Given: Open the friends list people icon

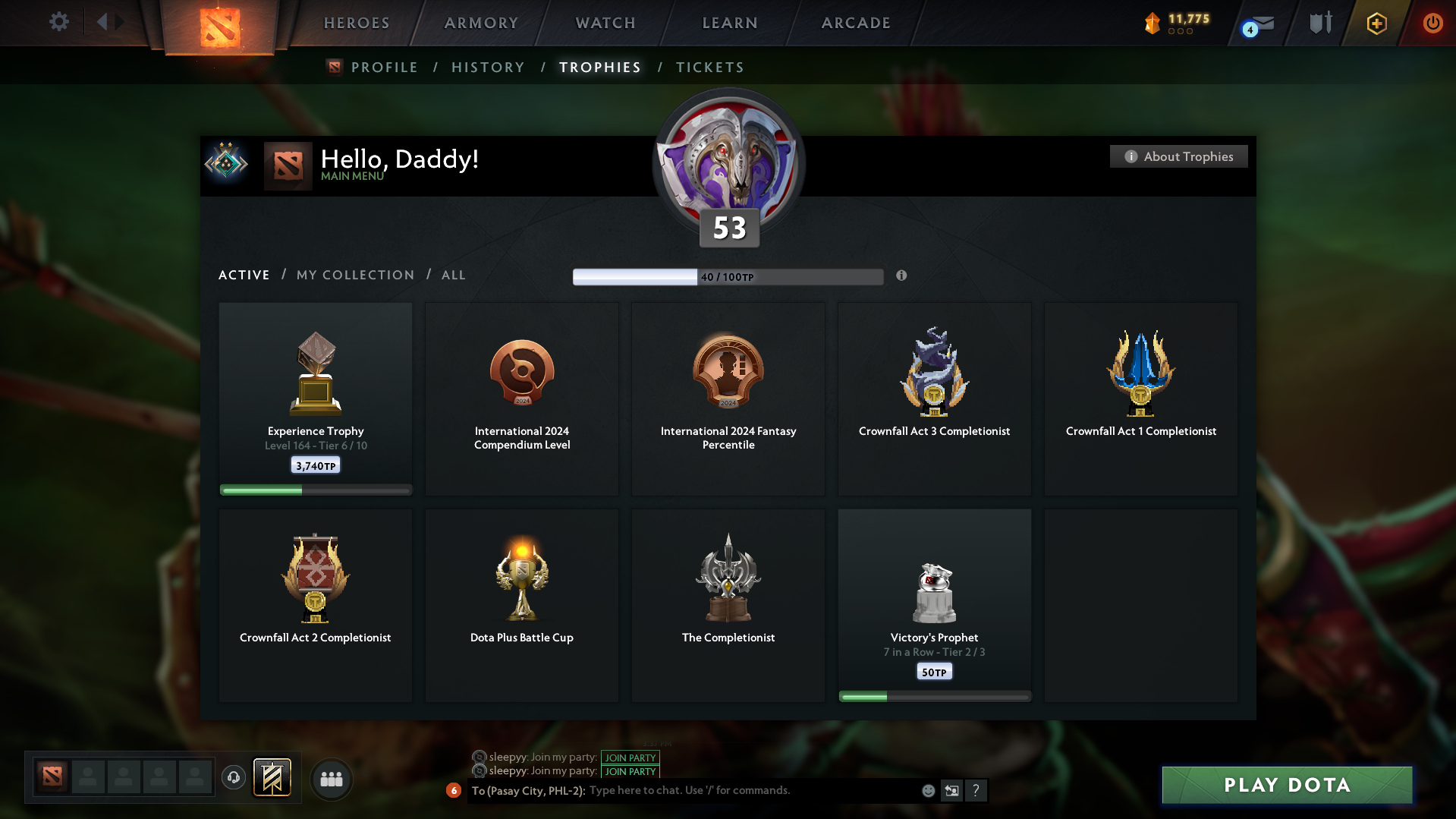Looking at the screenshot, I should point(331,779).
